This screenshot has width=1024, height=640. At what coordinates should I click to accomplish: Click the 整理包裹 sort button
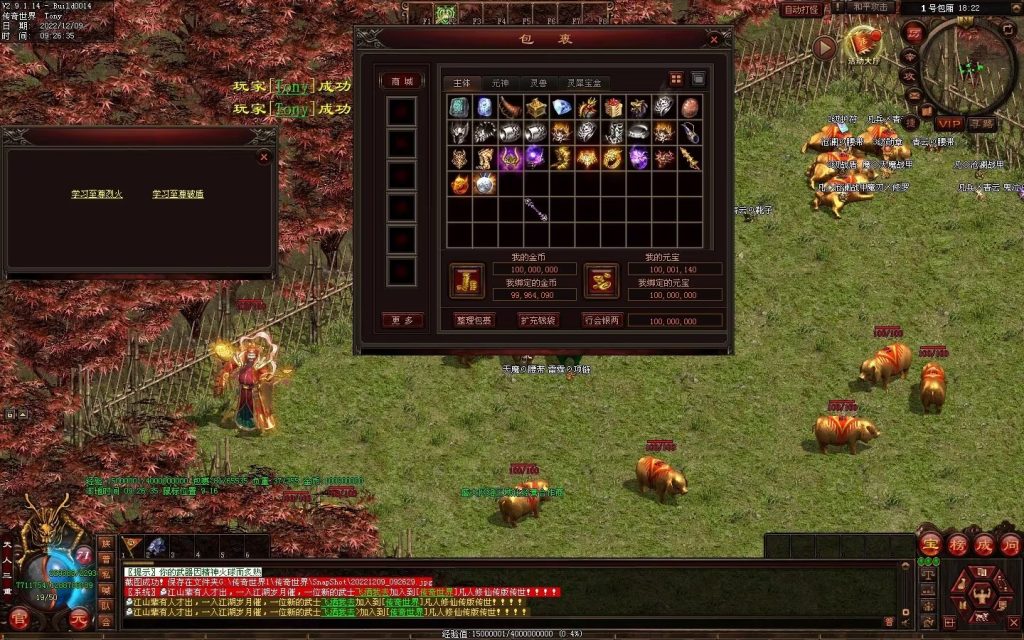click(474, 320)
